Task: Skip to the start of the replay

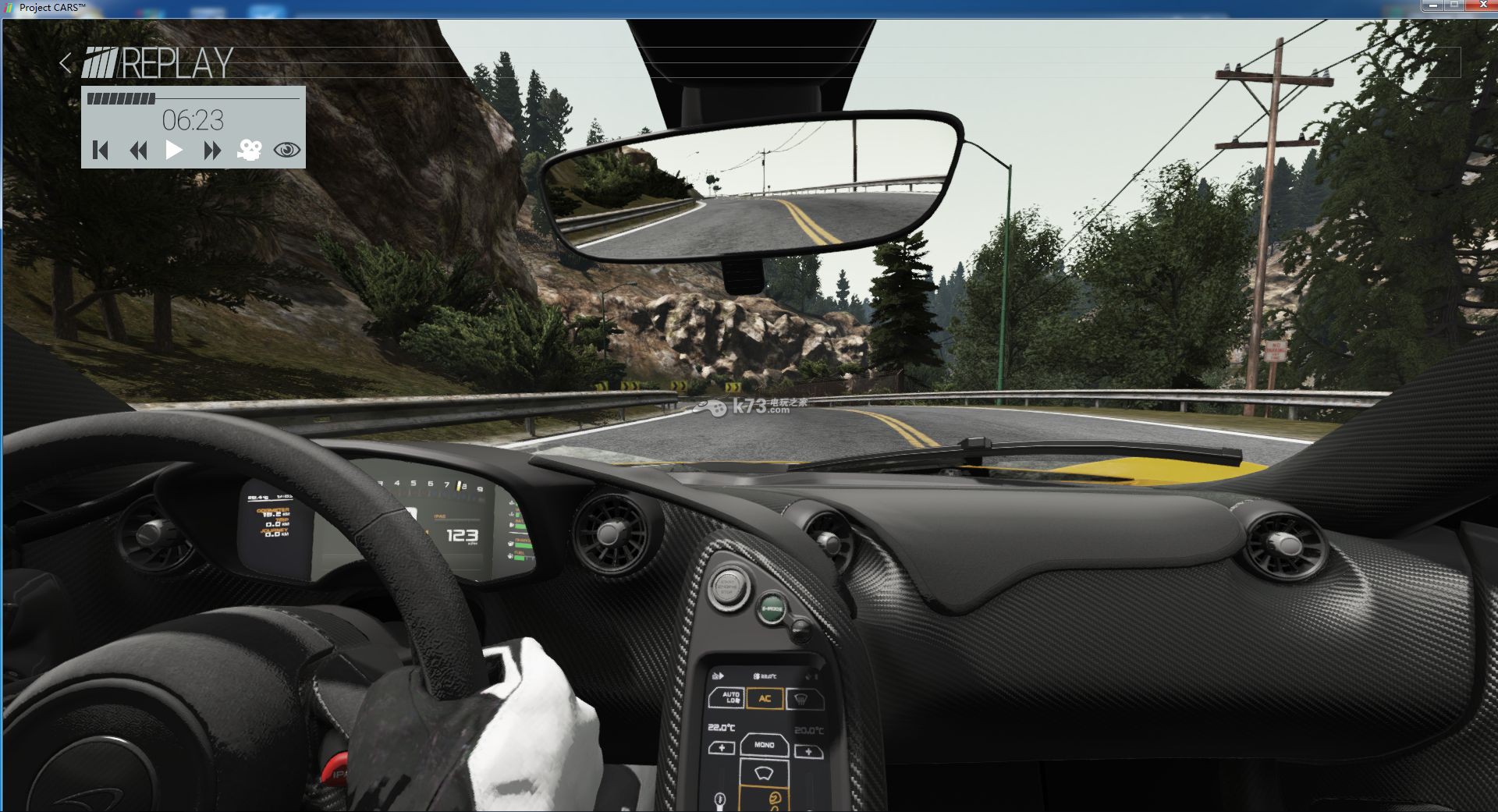Action: 100,150
